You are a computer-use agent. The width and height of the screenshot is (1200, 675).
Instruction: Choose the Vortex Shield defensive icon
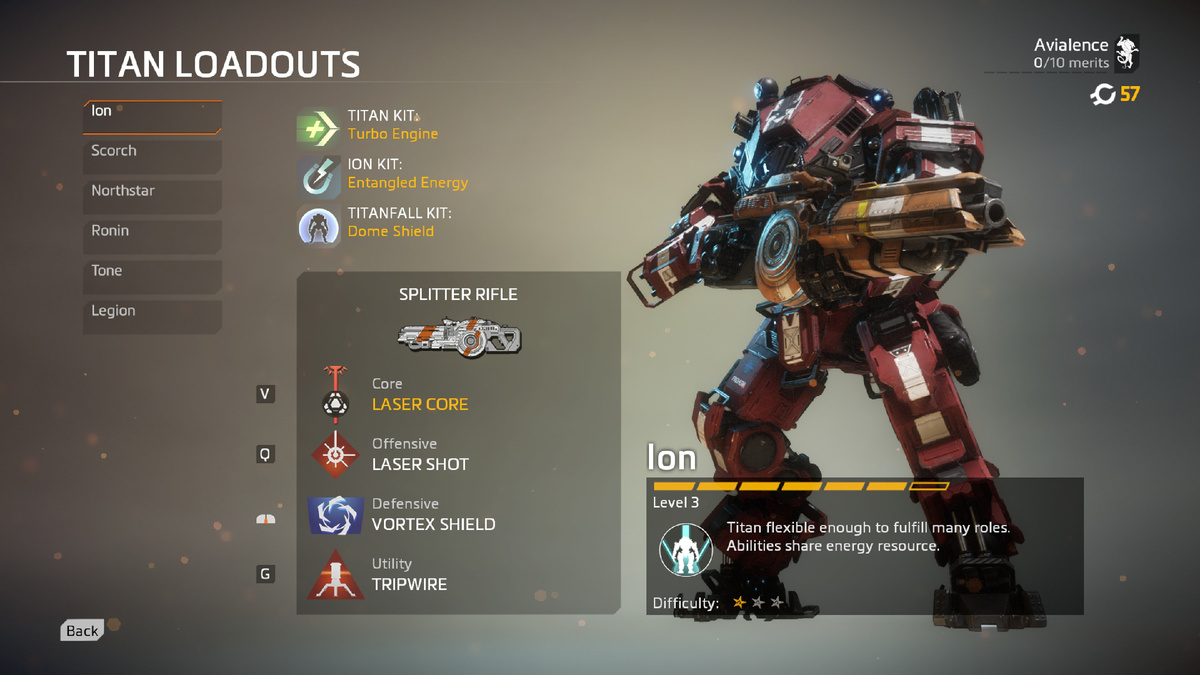pyautogui.click(x=335, y=514)
